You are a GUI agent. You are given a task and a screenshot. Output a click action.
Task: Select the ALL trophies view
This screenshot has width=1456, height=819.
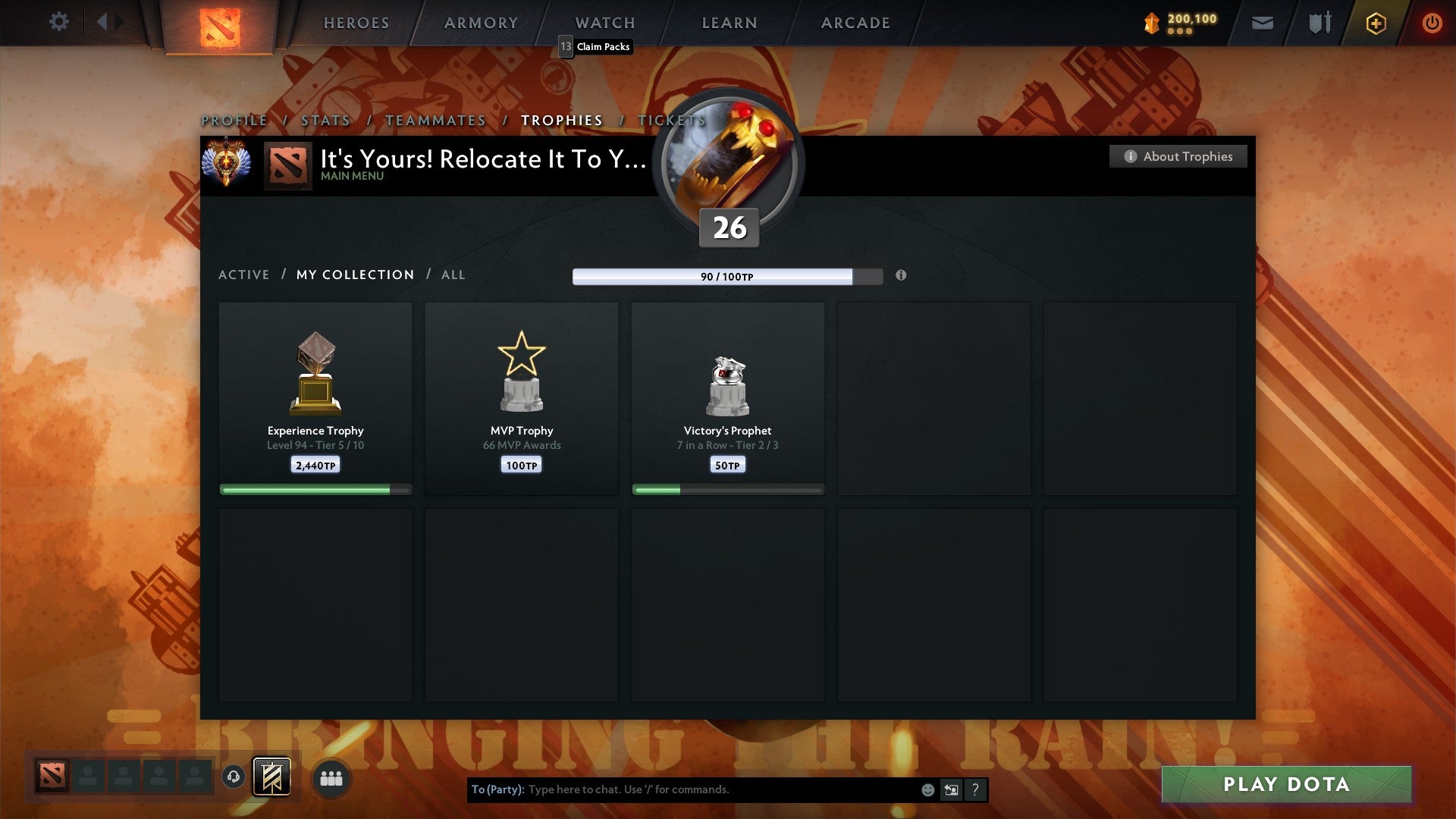[453, 275]
